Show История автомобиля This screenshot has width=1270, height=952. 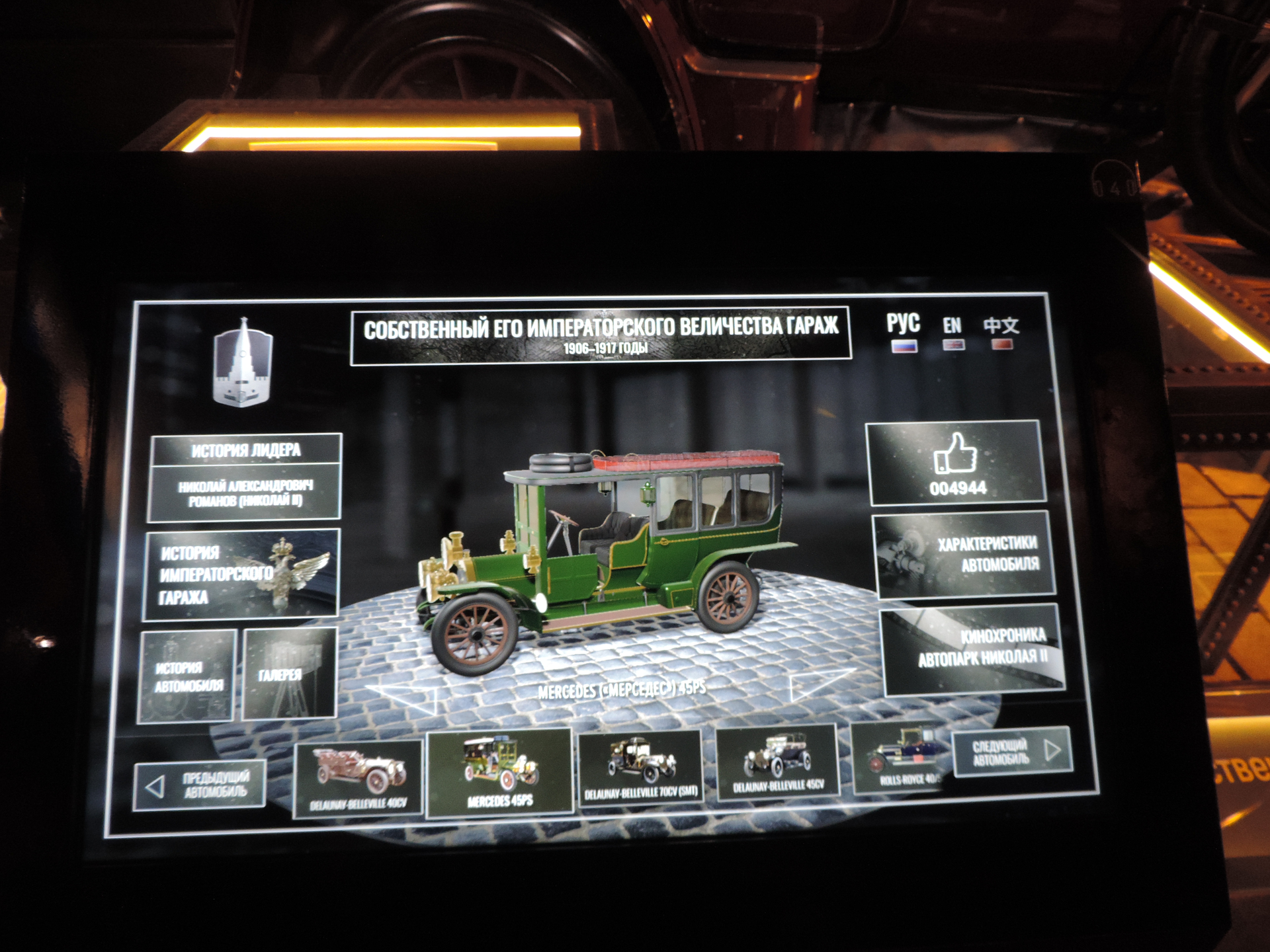click(187, 676)
